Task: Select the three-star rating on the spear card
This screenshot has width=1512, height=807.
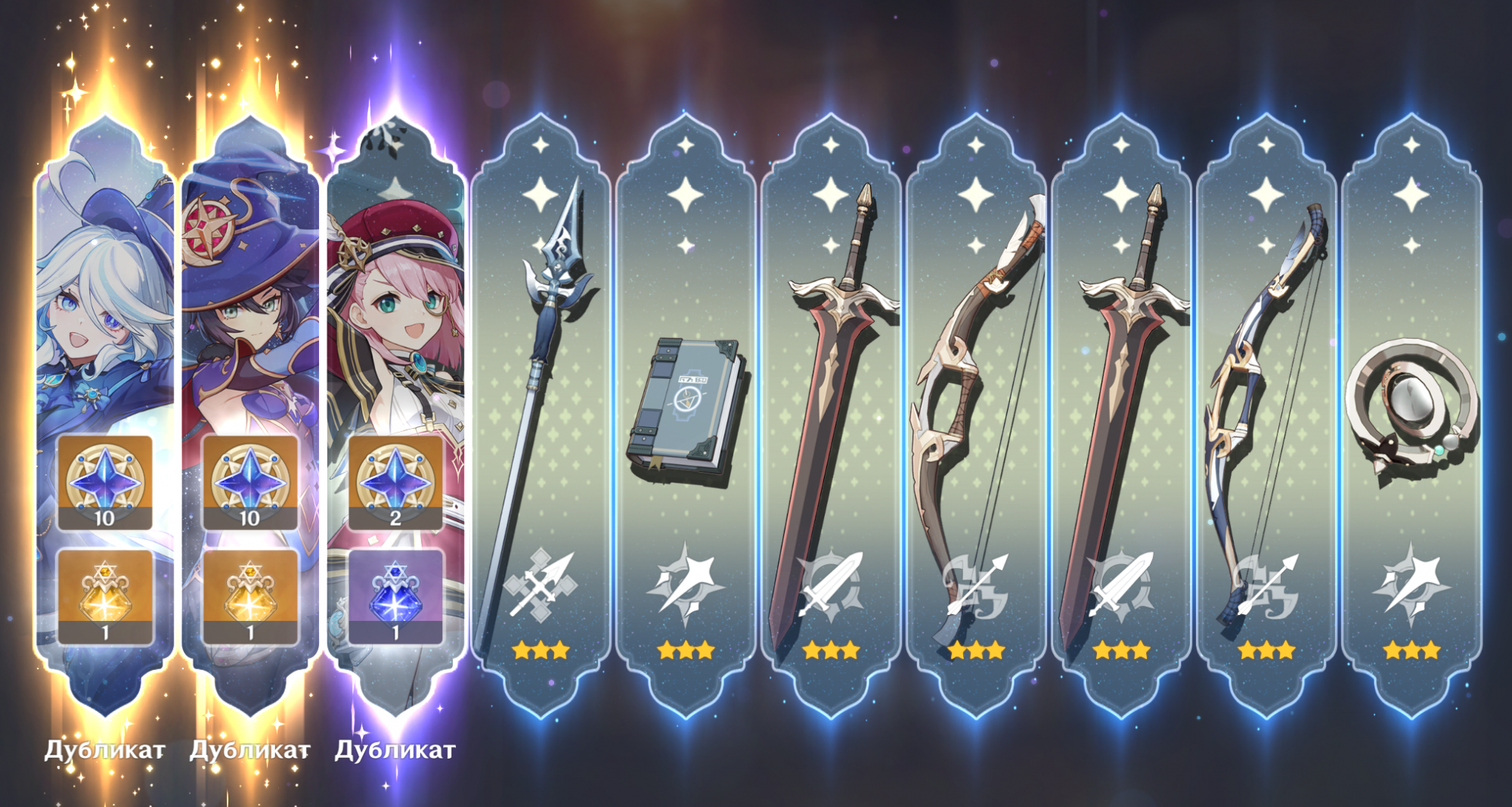Action: coord(541,647)
